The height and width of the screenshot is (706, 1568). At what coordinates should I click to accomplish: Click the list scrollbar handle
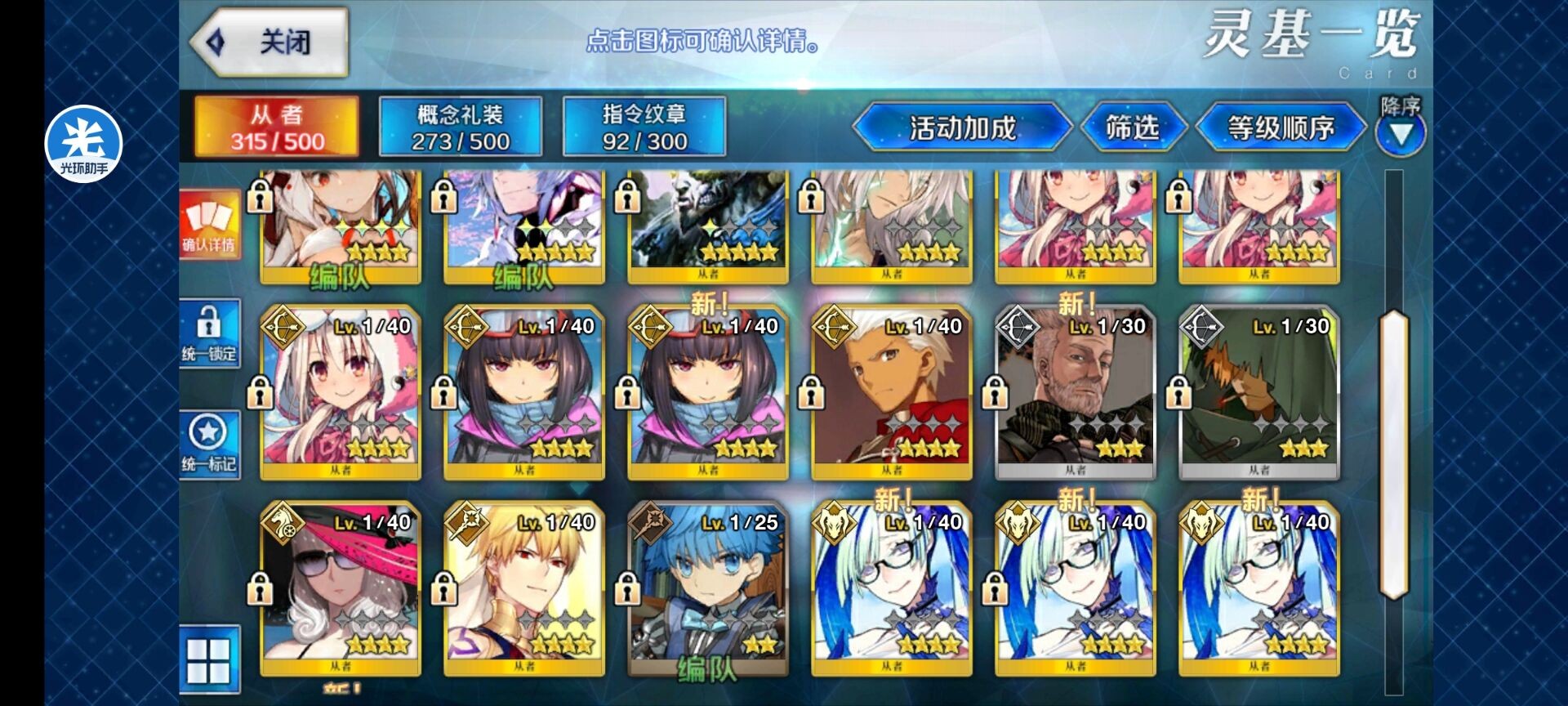(1393, 454)
